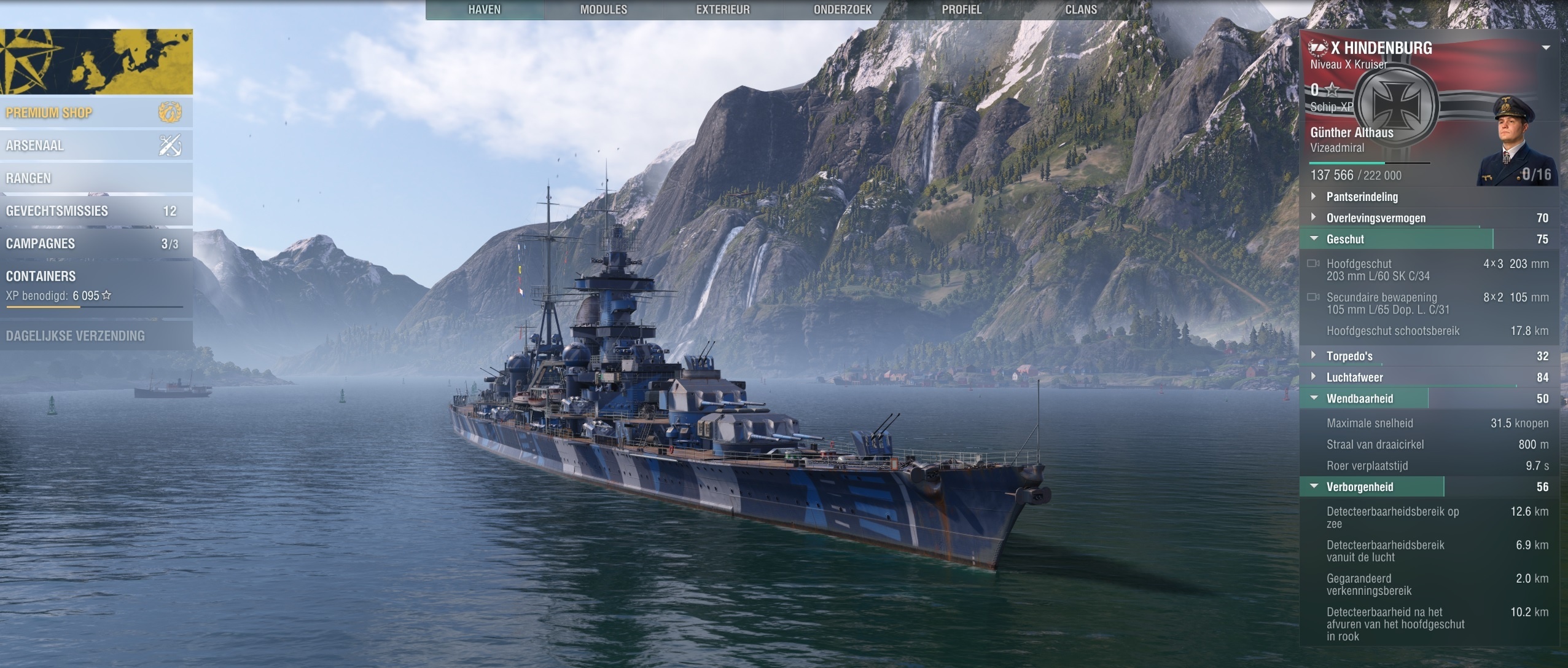Go to the Onderzoek tab
The height and width of the screenshot is (668, 1568).
click(x=842, y=10)
